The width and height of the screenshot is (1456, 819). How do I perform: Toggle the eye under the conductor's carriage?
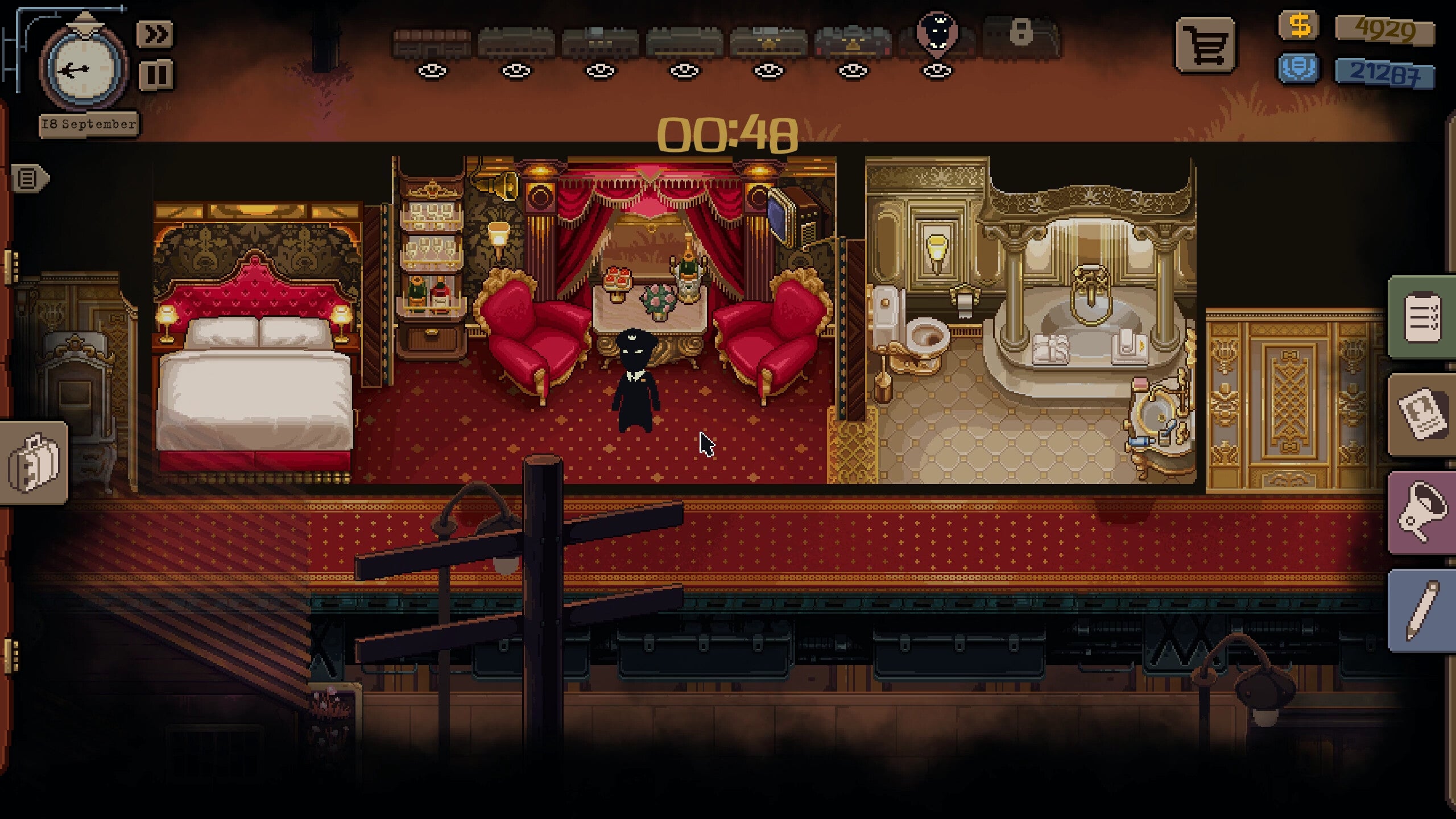point(937,71)
